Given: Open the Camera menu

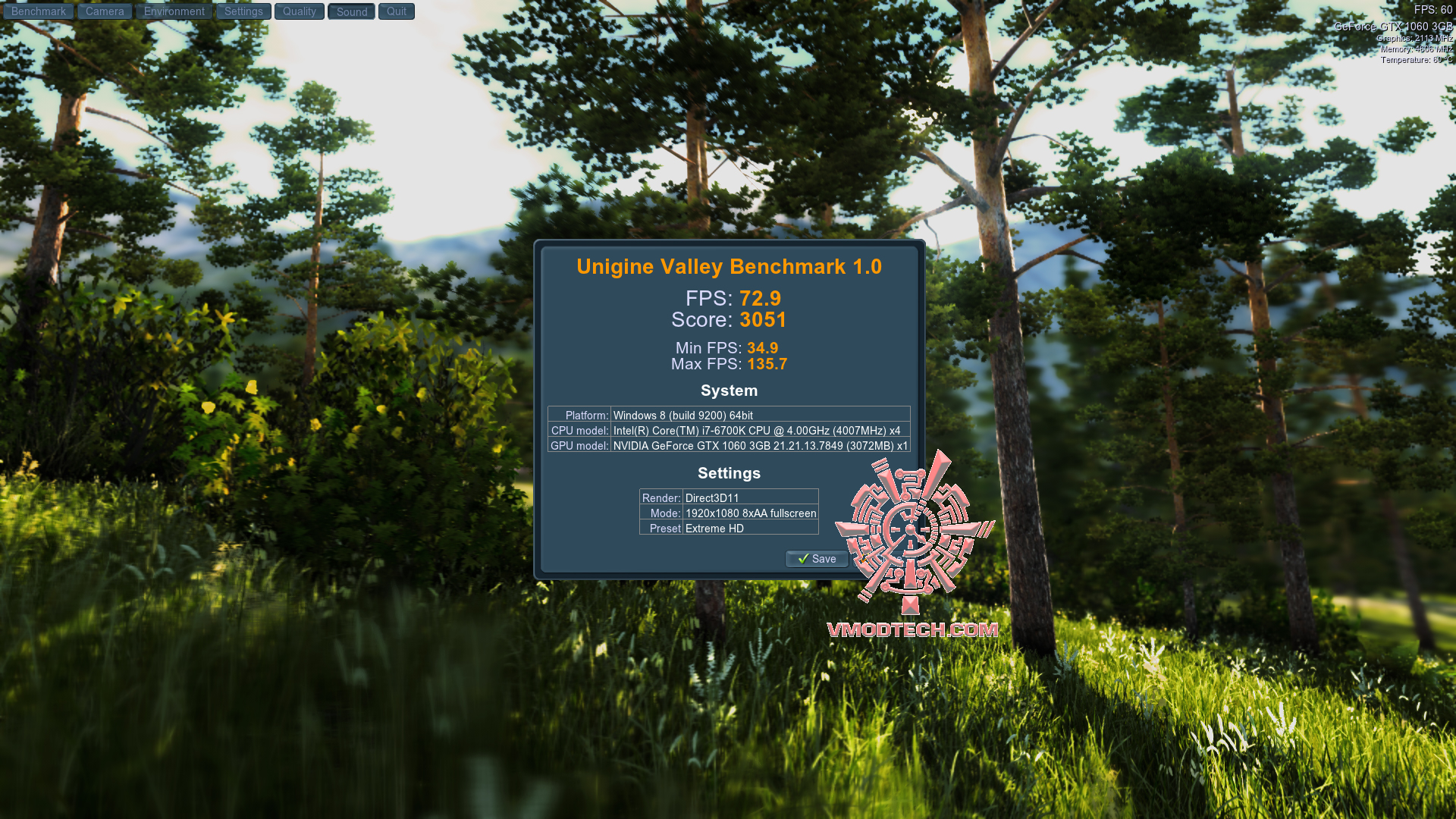Looking at the screenshot, I should [104, 11].
